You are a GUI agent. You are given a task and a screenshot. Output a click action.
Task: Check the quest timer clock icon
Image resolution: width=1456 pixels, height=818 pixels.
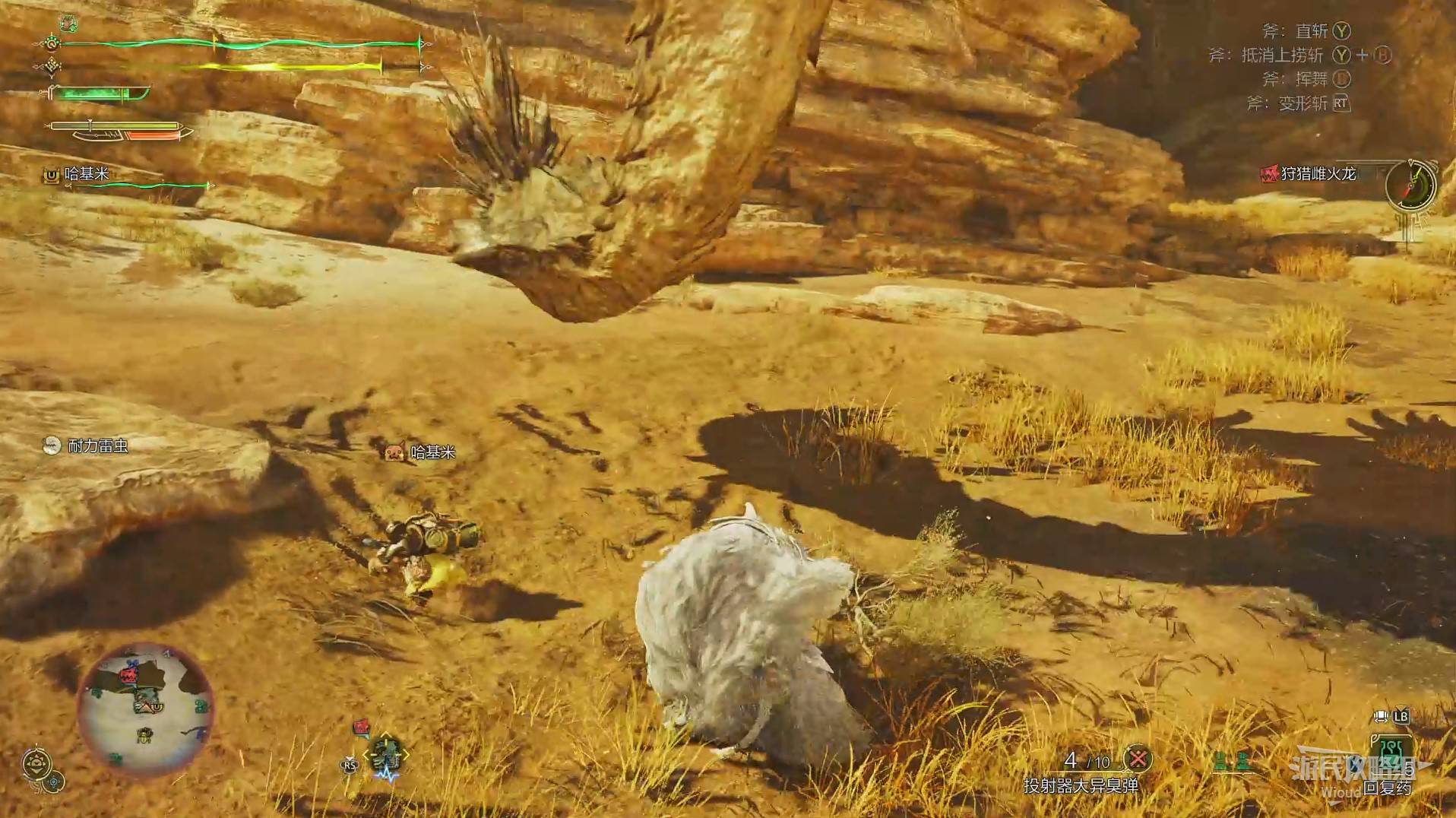click(x=1411, y=185)
